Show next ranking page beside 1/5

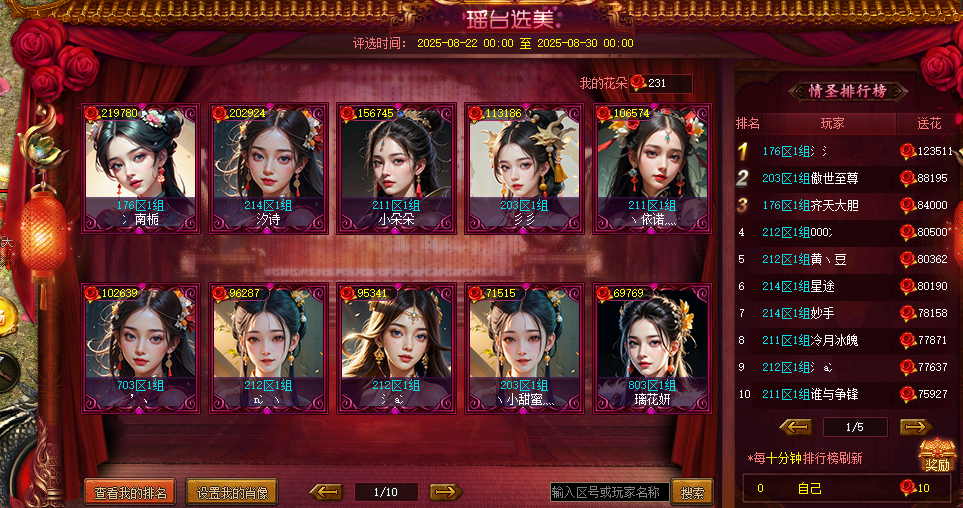915,427
